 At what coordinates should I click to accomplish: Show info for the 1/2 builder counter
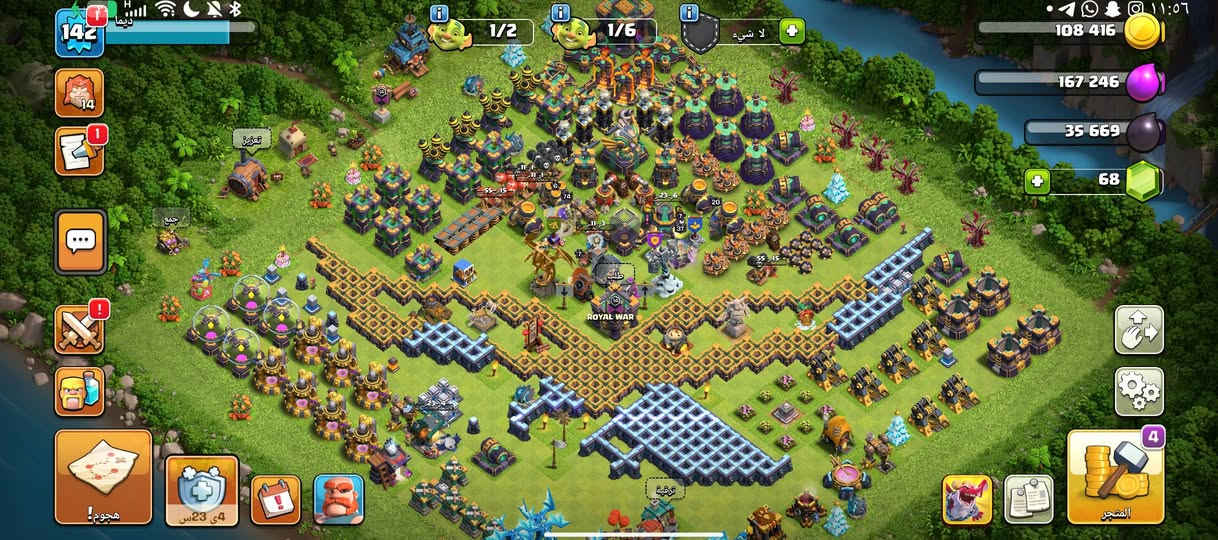coord(438,14)
